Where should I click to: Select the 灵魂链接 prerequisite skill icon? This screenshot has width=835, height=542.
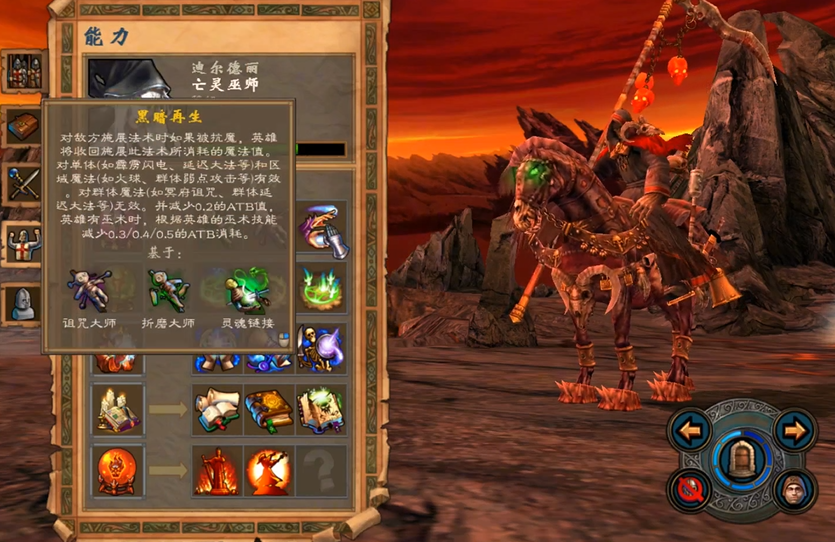tap(244, 290)
